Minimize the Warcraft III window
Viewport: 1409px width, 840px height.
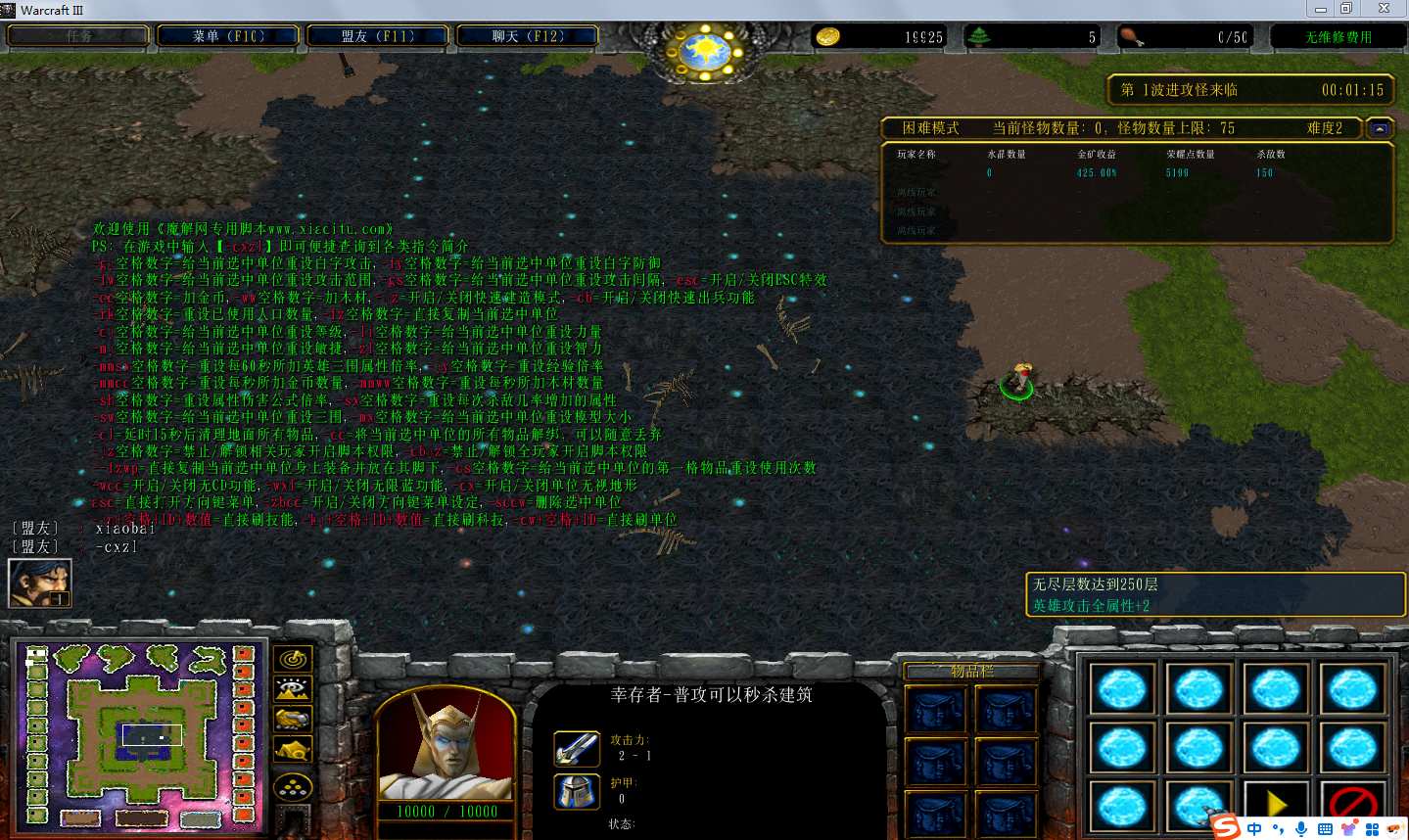pos(1320,9)
